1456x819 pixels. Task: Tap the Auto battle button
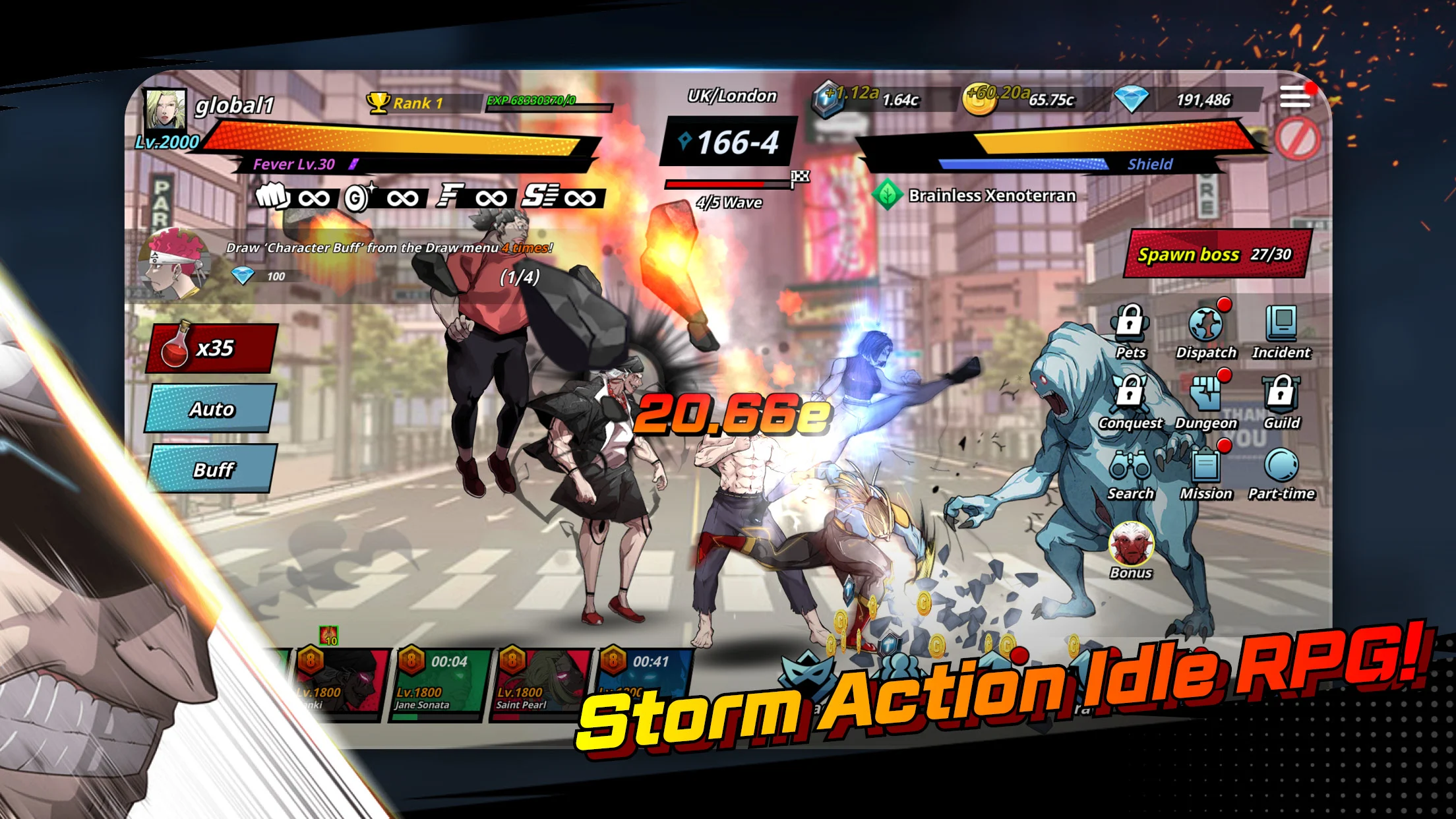[211, 409]
